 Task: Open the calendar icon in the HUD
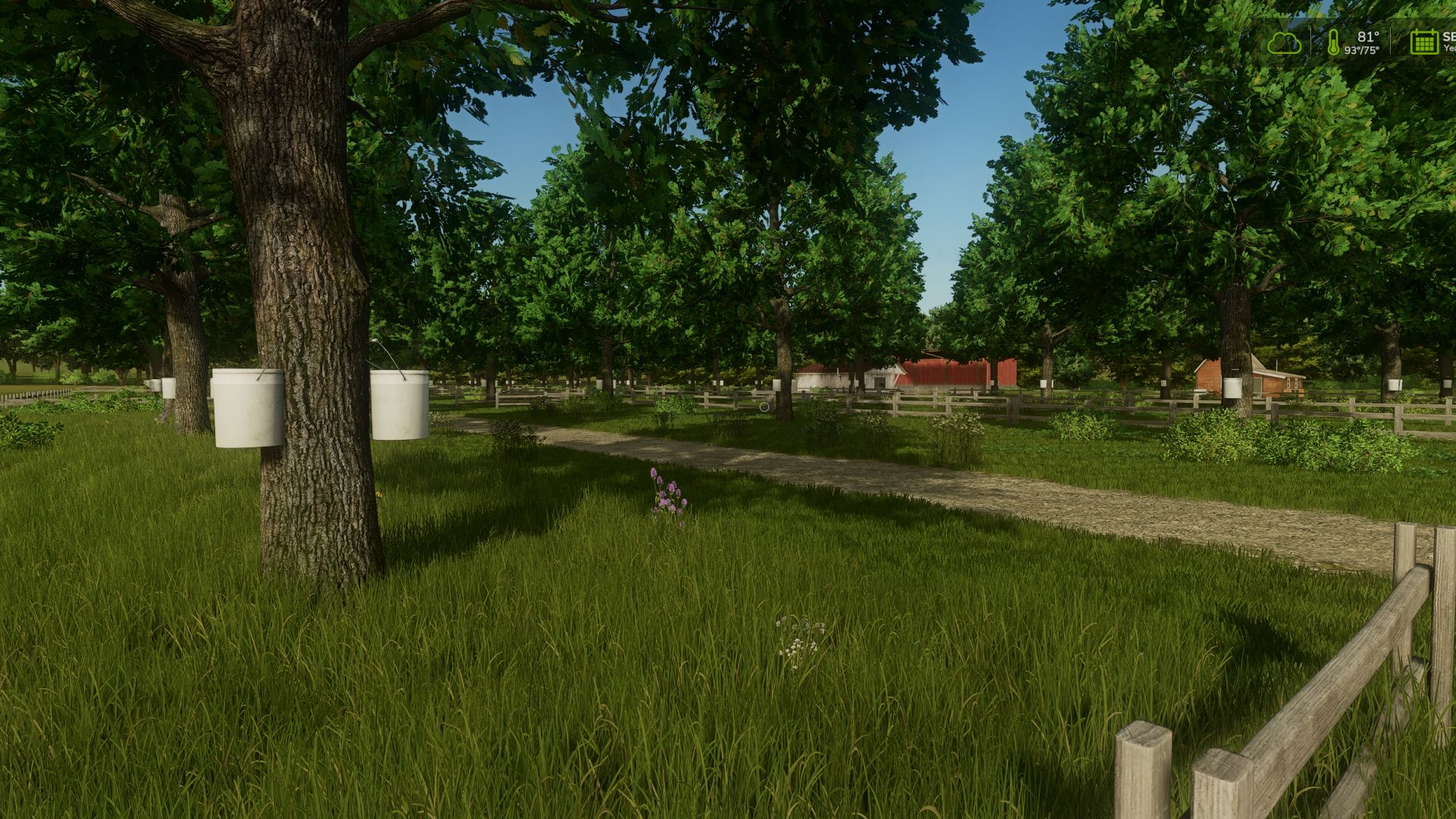[1423, 42]
